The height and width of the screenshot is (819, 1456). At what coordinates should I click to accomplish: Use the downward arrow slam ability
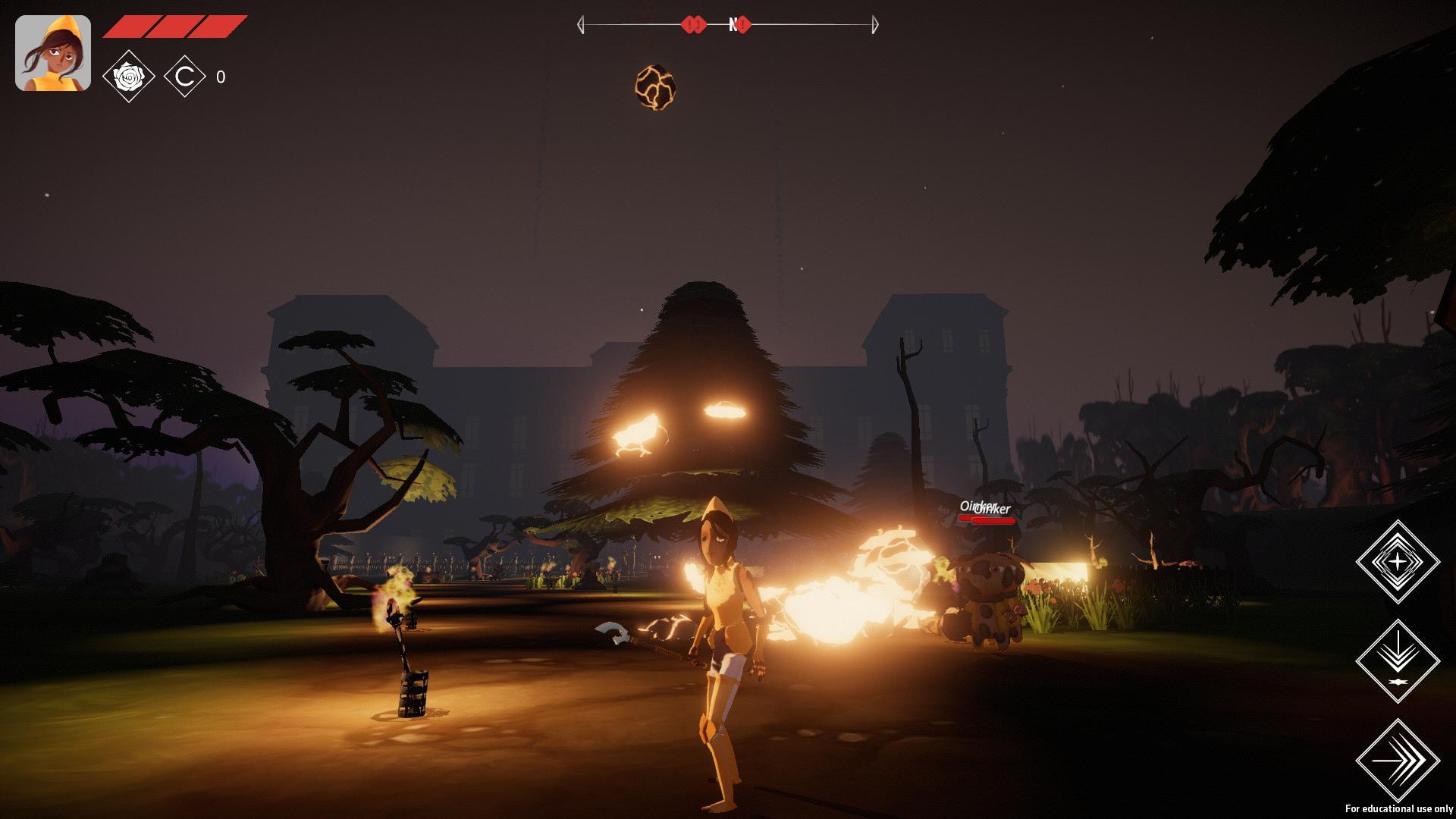pos(1397,661)
